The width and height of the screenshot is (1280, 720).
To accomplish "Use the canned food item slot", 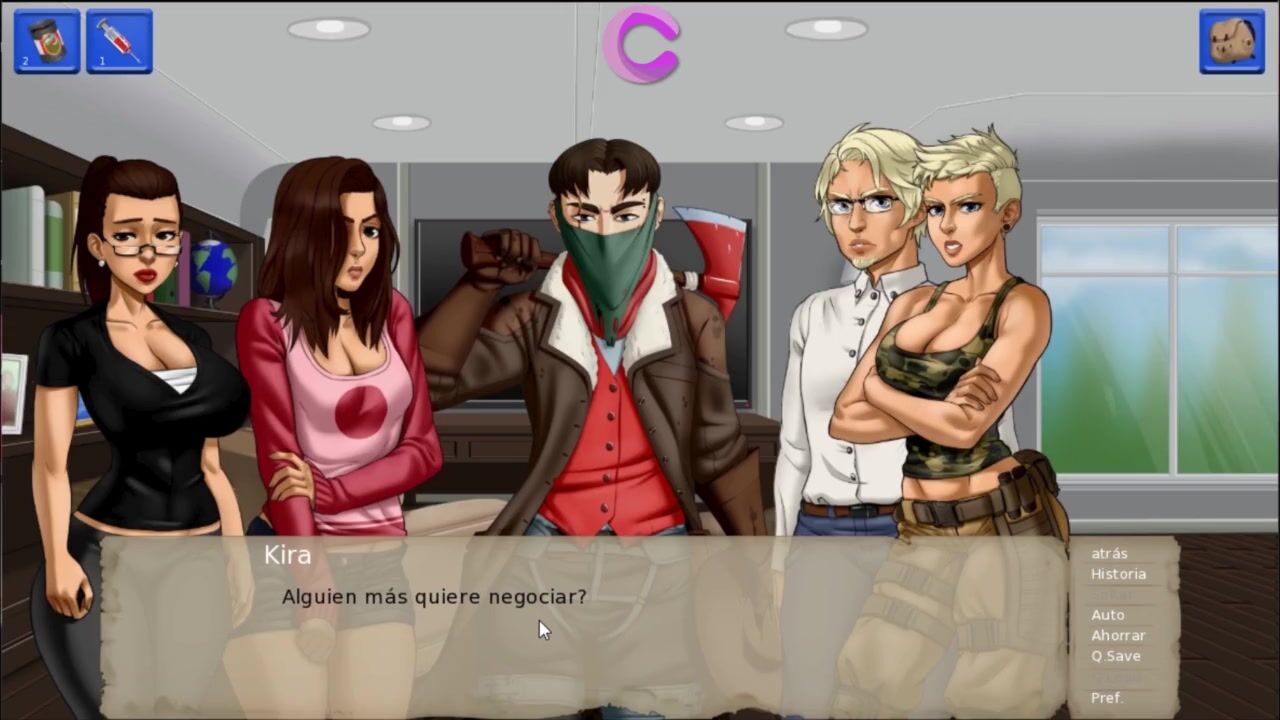I will tap(46, 41).
